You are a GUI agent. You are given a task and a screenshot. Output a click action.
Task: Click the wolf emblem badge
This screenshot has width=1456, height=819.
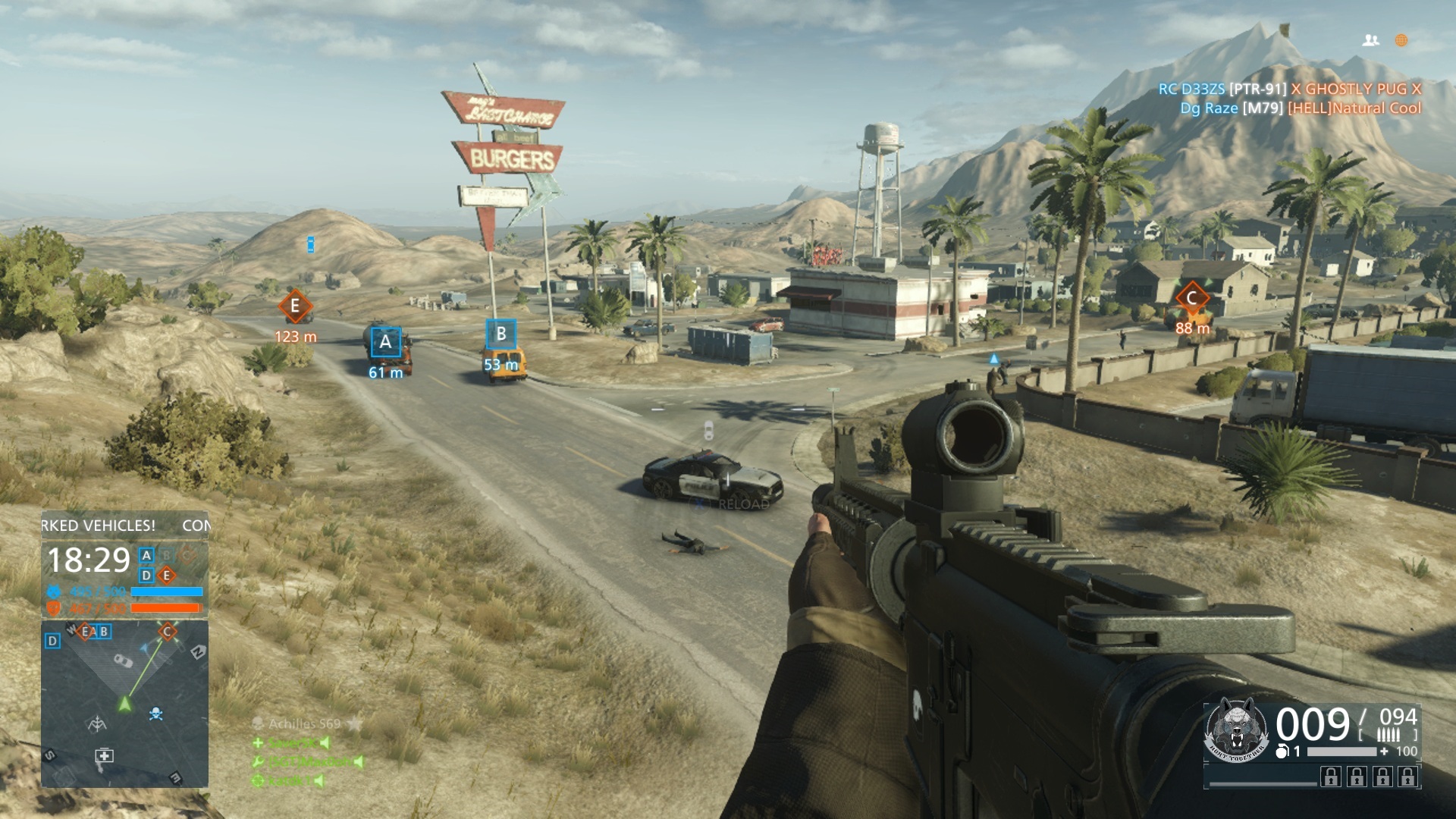tap(1237, 730)
